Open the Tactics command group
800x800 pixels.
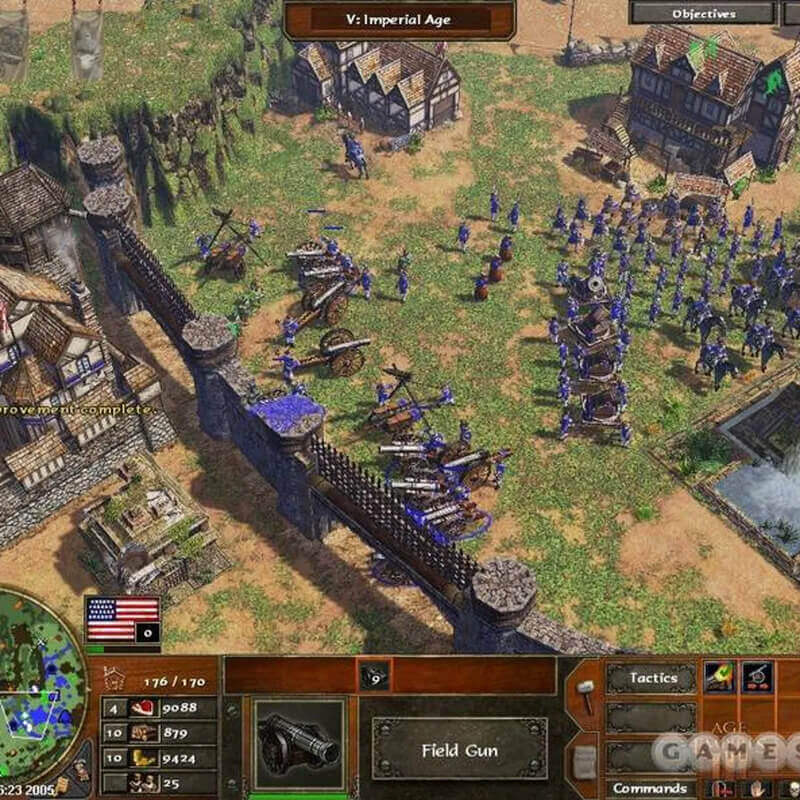click(653, 678)
